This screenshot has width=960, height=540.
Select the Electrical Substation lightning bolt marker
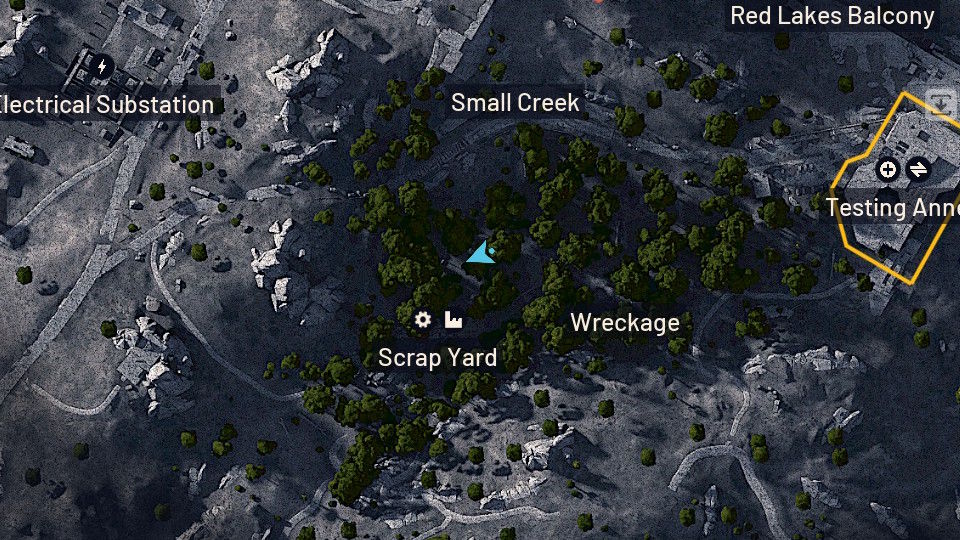[x=101, y=67]
